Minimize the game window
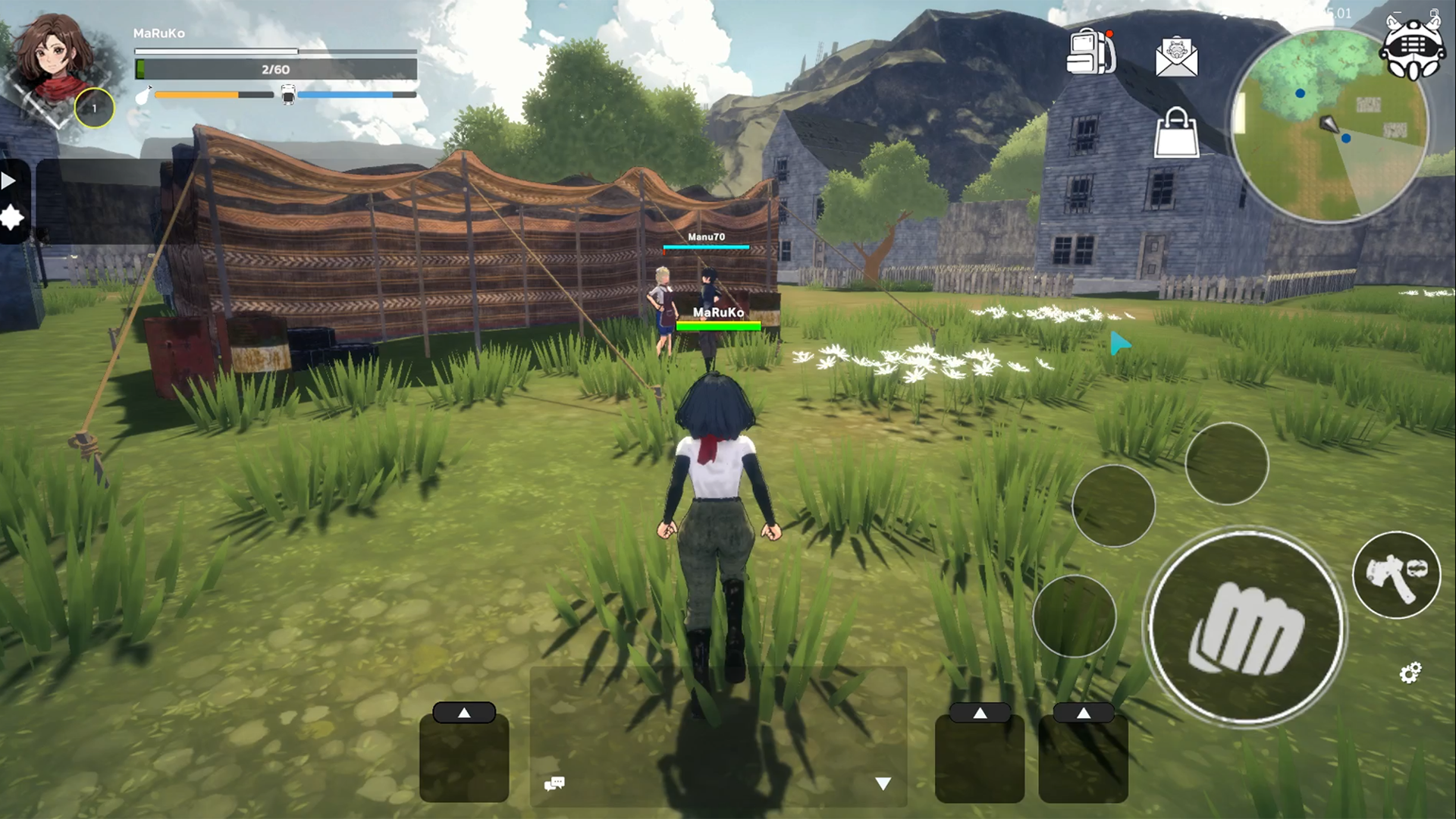This screenshot has height=819, width=1456. 1397,13
